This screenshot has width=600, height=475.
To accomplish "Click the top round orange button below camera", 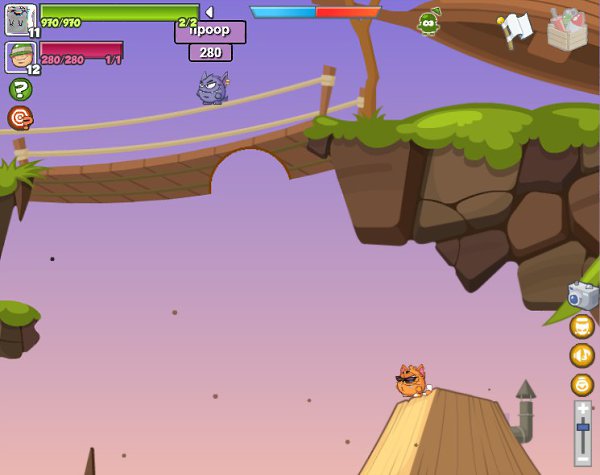I will point(582,326).
